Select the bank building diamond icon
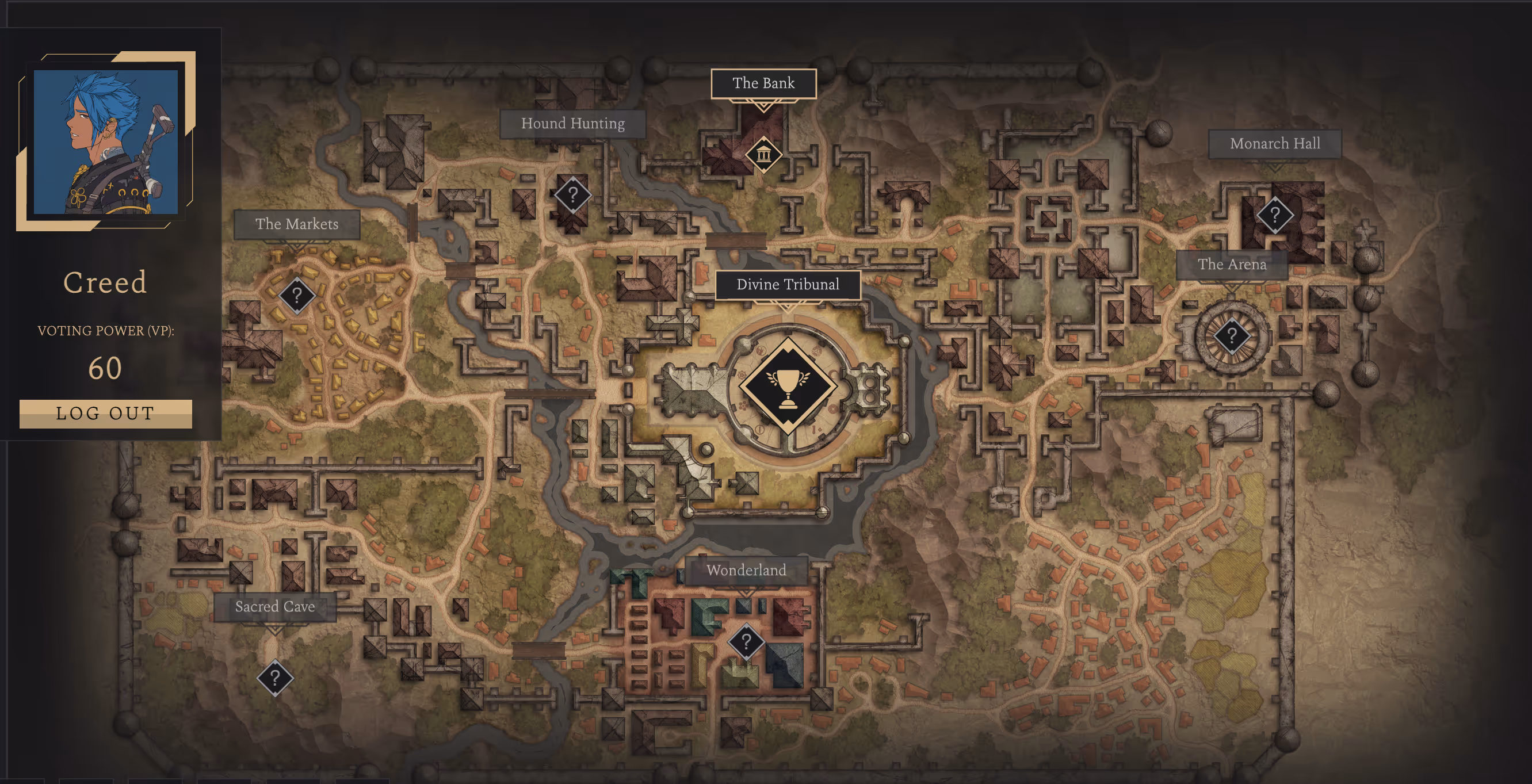This screenshot has height=784, width=1532. tap(763, 155)
